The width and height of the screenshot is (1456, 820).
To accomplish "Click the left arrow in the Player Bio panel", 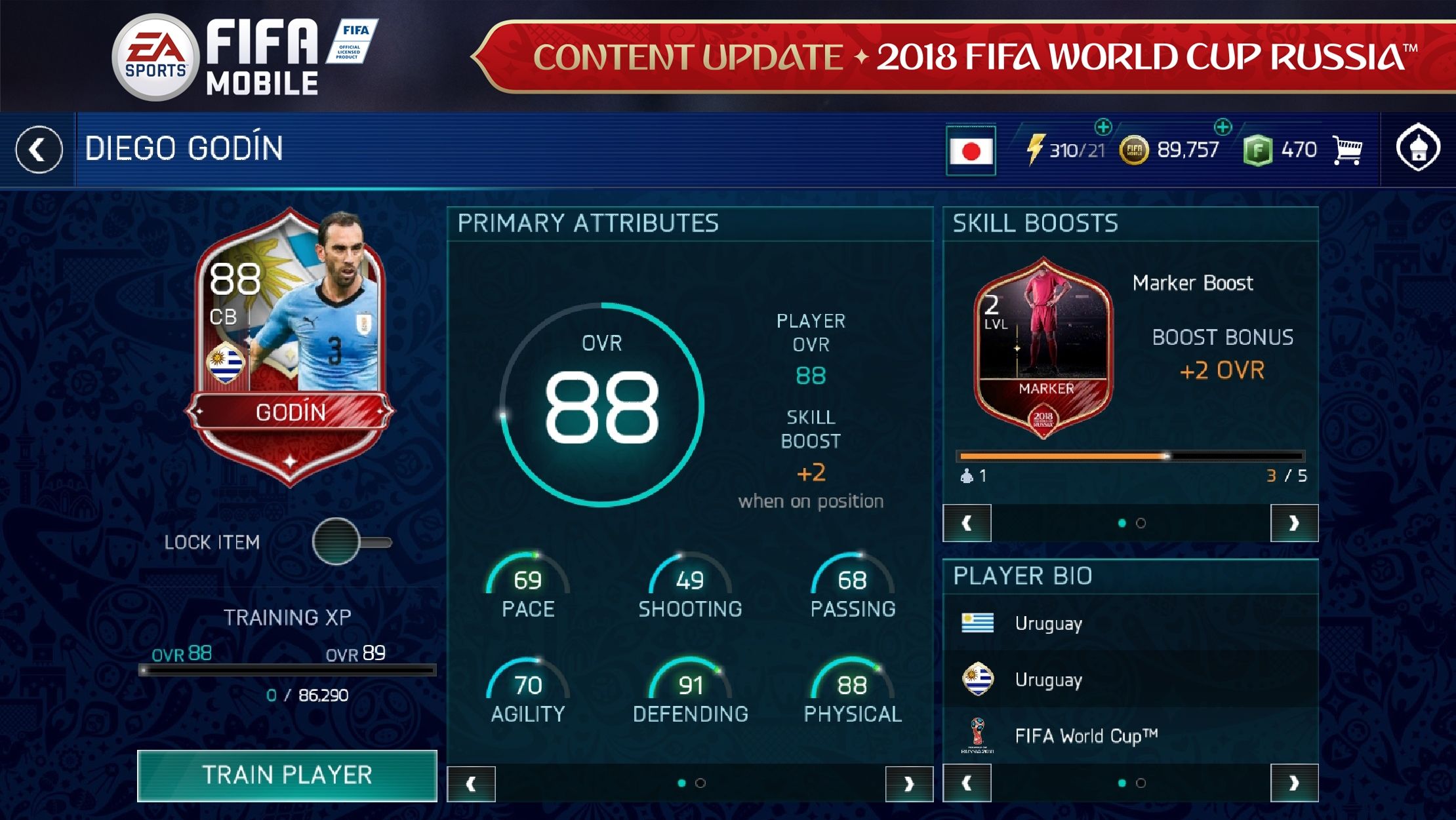I will click(967, 782).
